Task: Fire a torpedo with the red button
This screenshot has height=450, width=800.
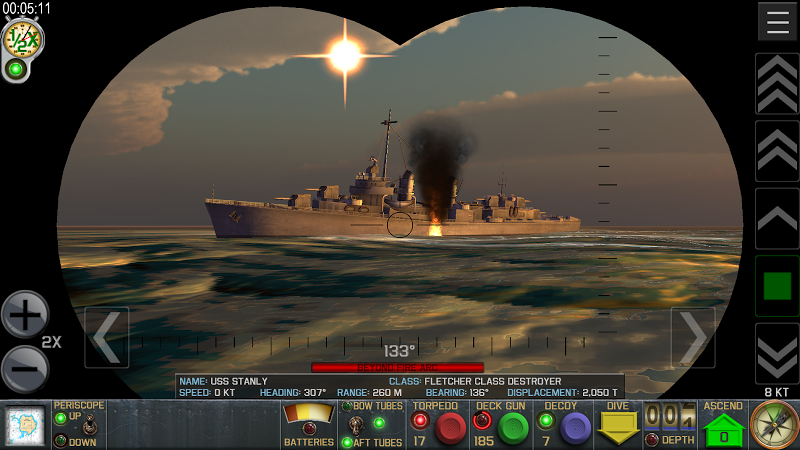Action: (x=453, y=428)
